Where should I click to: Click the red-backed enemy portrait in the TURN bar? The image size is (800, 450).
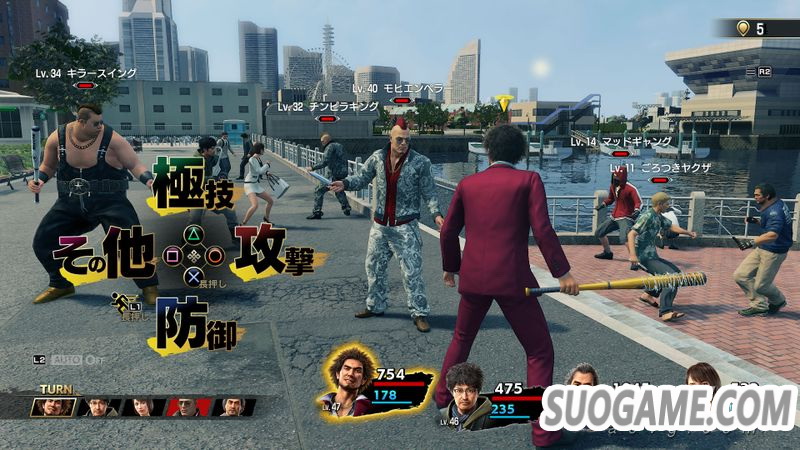coord(187,407)
